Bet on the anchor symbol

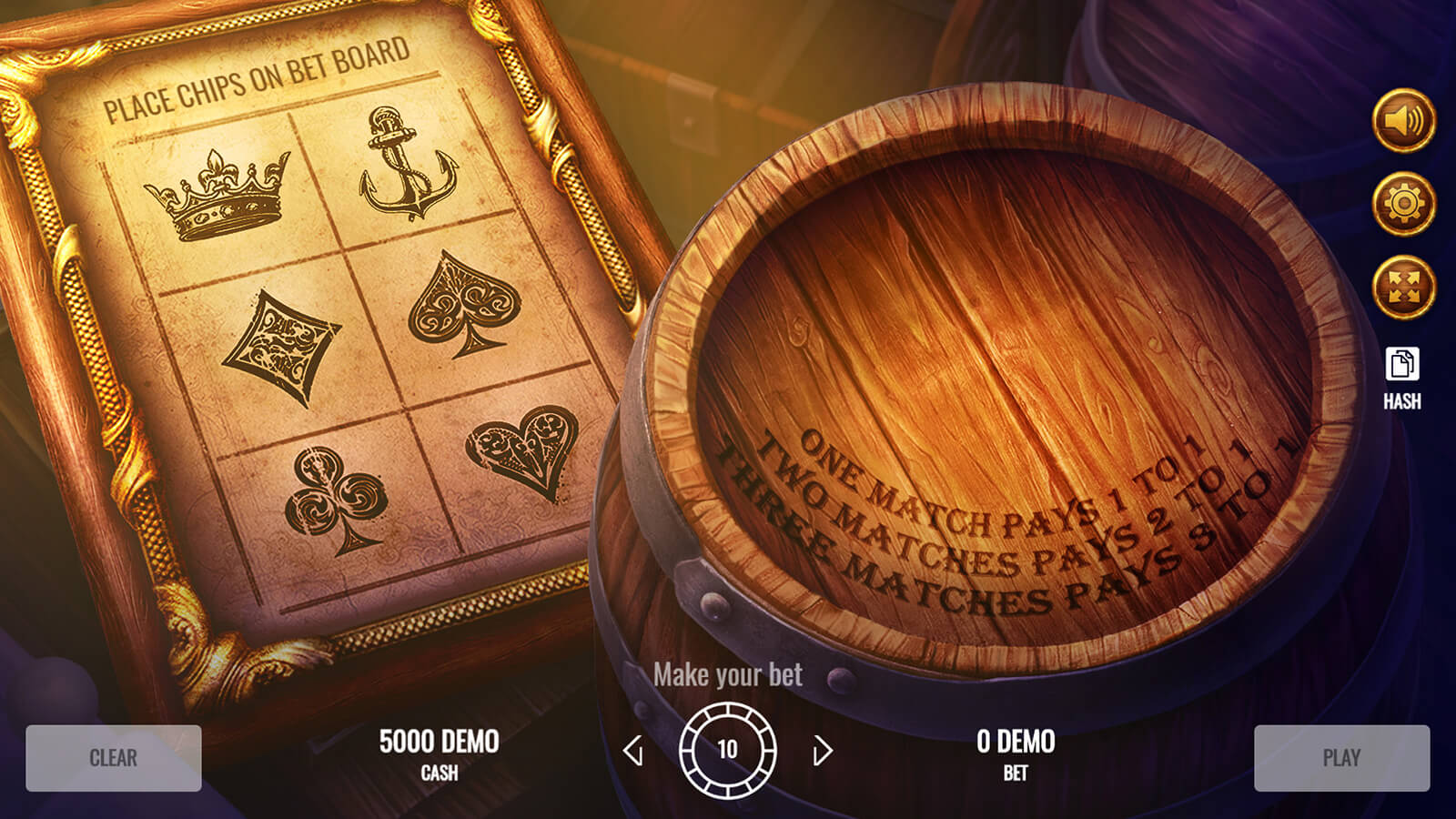coord(407,164)
